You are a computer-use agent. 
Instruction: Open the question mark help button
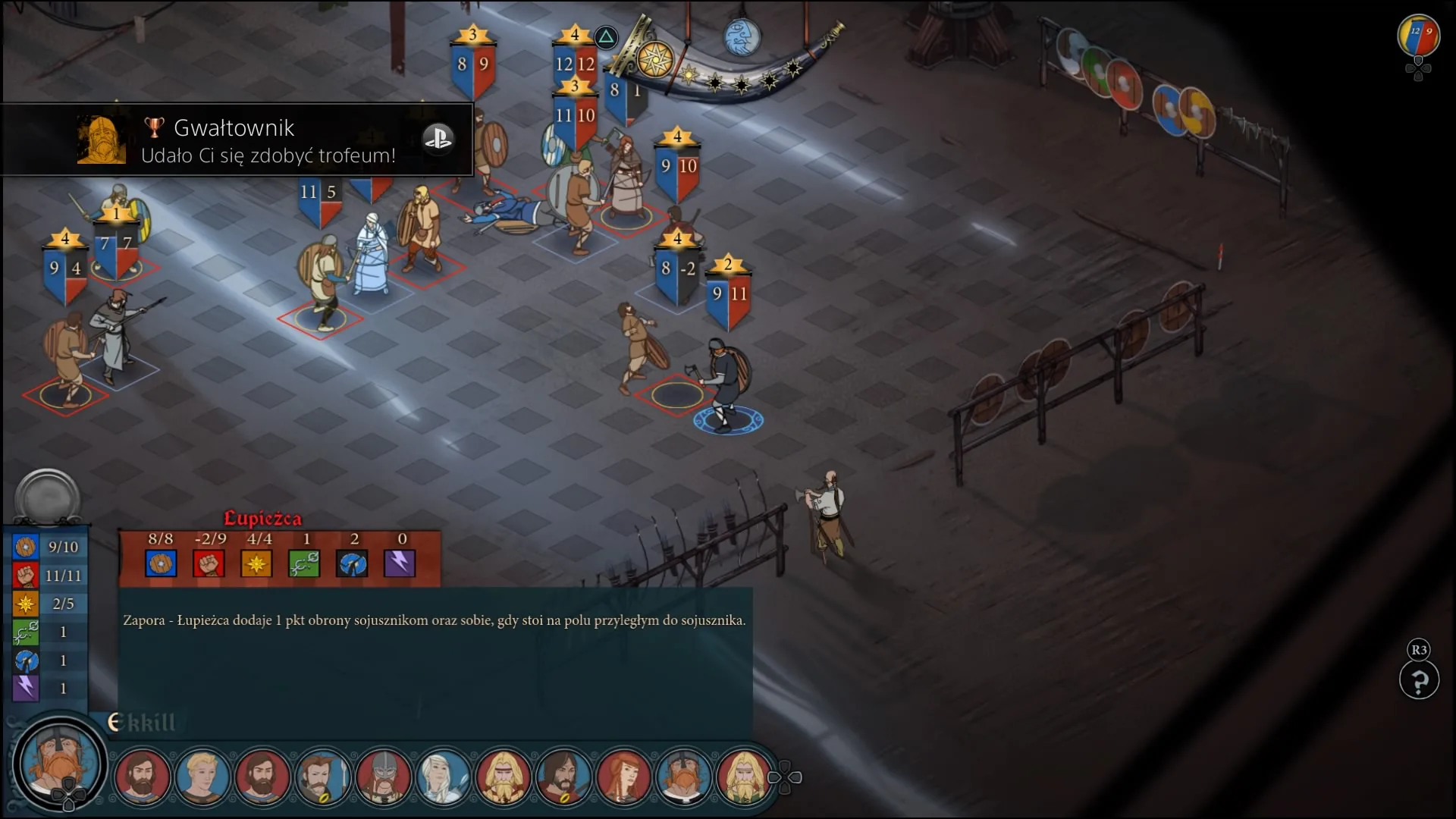pos(1419,680)
